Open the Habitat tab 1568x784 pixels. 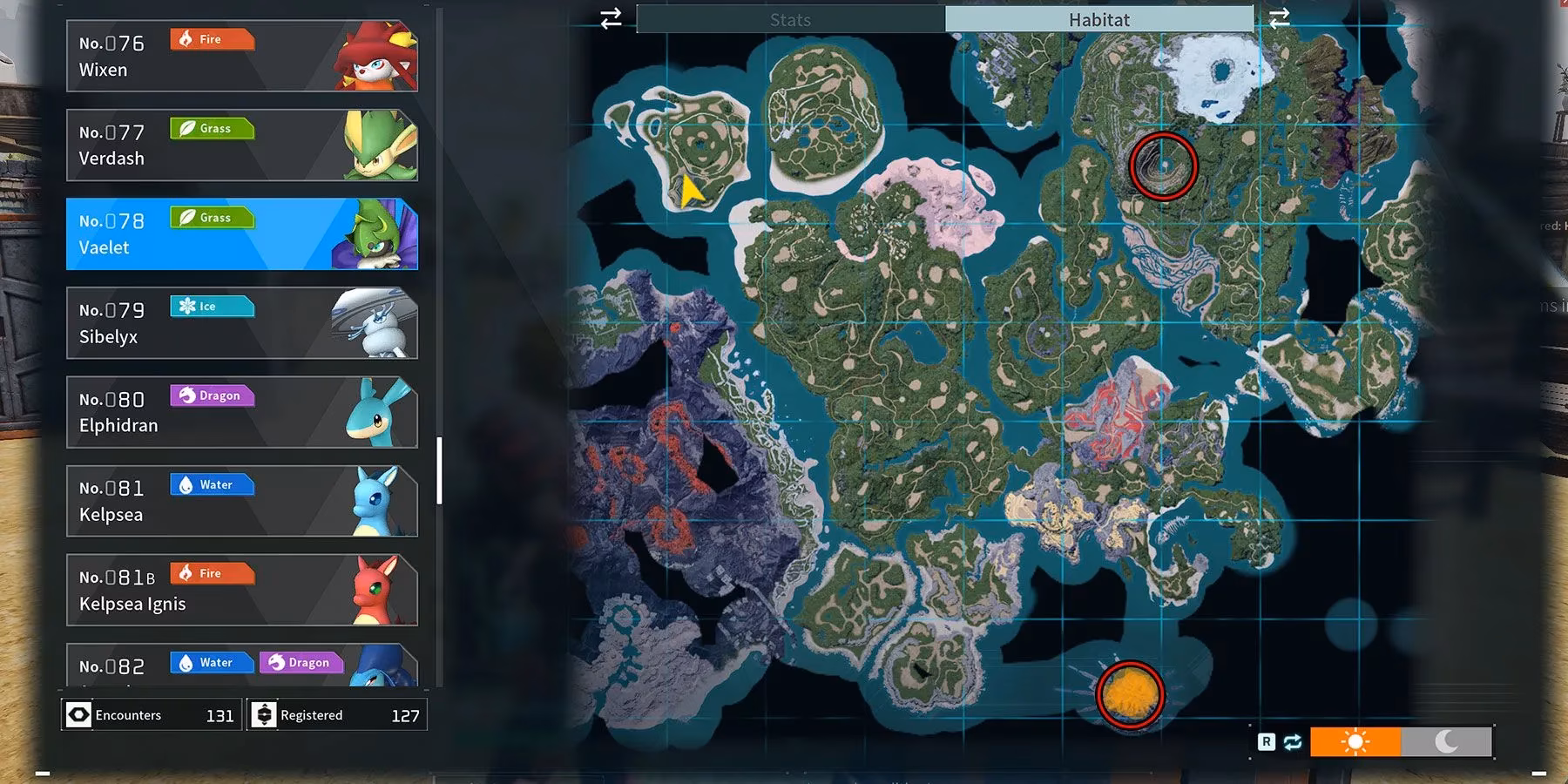(1098, 19)
